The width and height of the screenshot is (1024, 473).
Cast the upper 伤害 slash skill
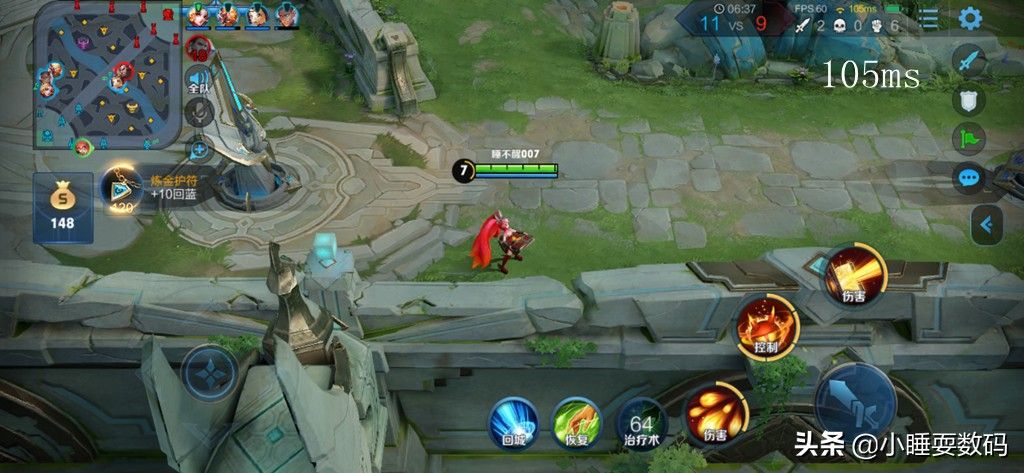[852, 275]
